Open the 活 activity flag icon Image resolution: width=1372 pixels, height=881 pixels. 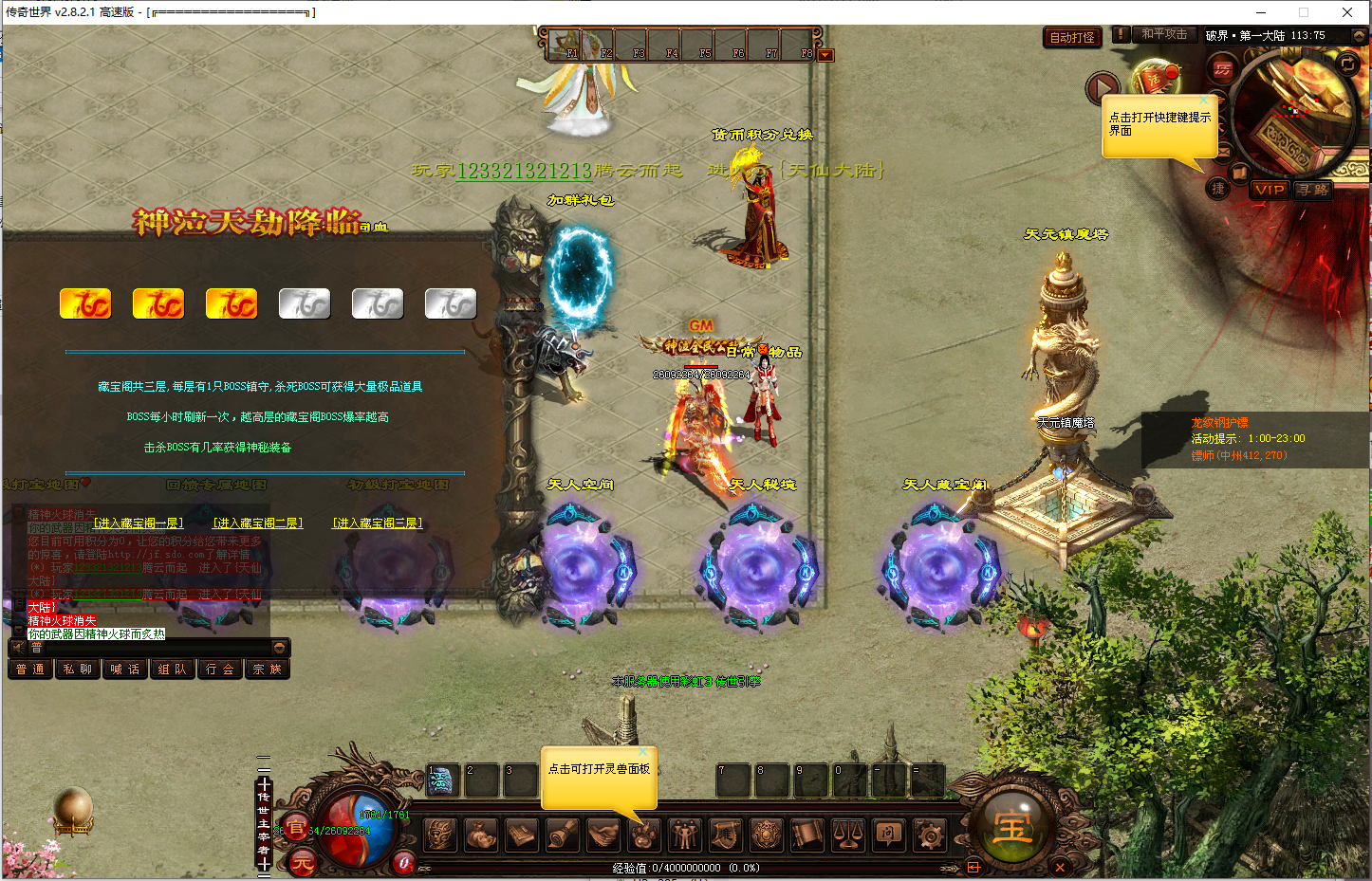tap(1156, 78)
